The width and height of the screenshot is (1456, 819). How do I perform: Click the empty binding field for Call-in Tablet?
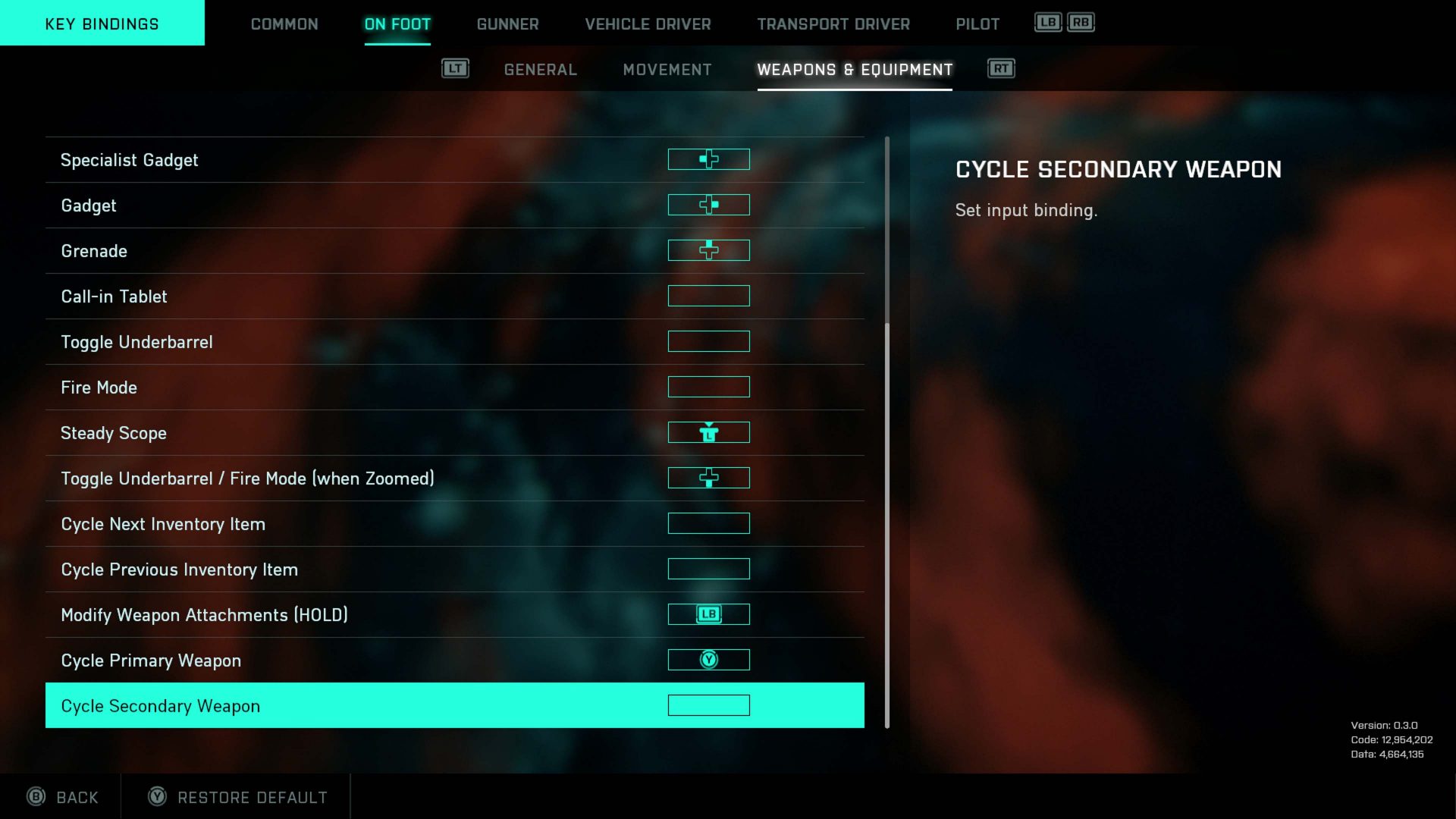[x=708, y=296]
